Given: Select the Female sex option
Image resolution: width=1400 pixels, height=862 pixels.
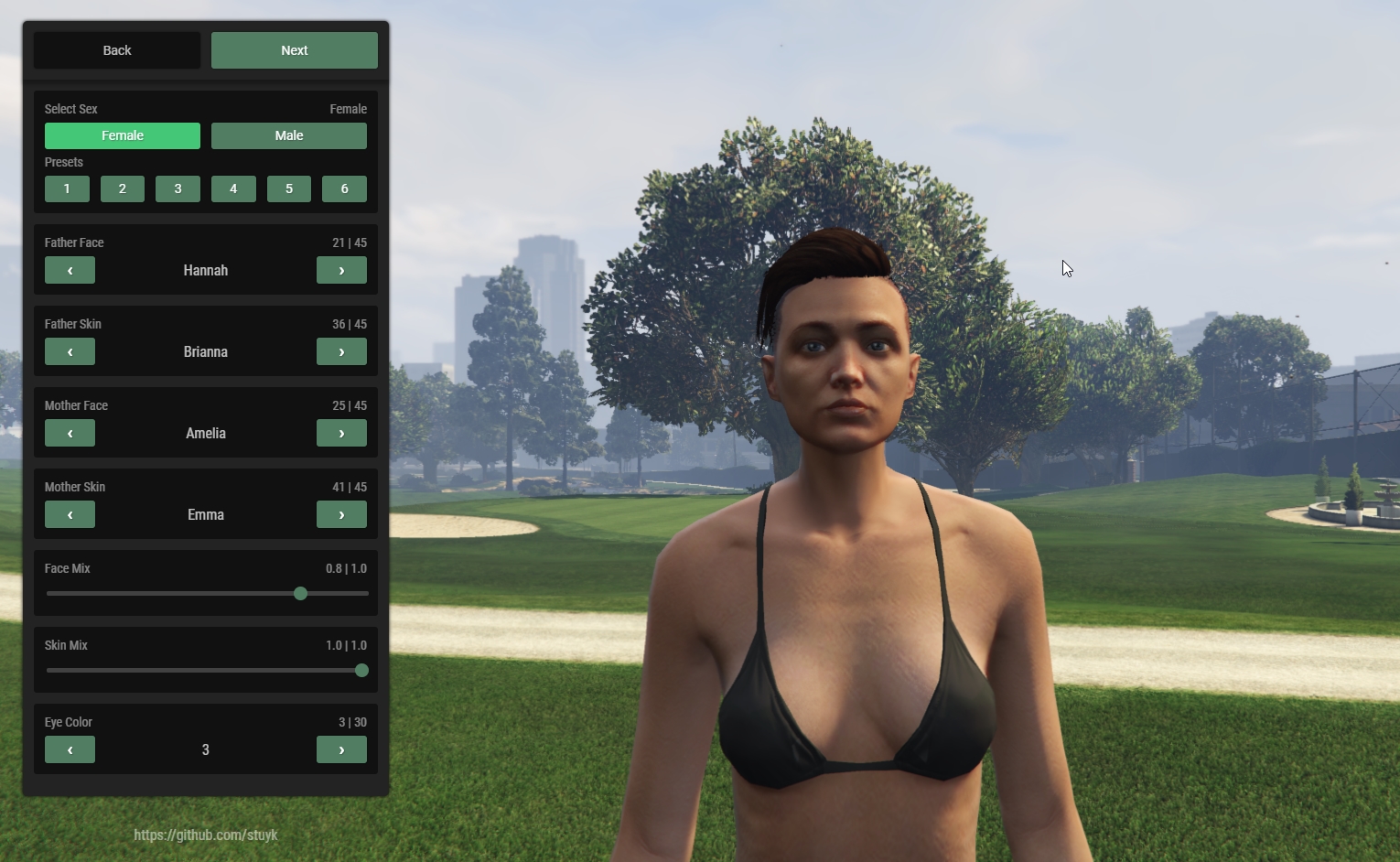Looking at the screenshot, I should pyautogui.click(x=123, y=135).
